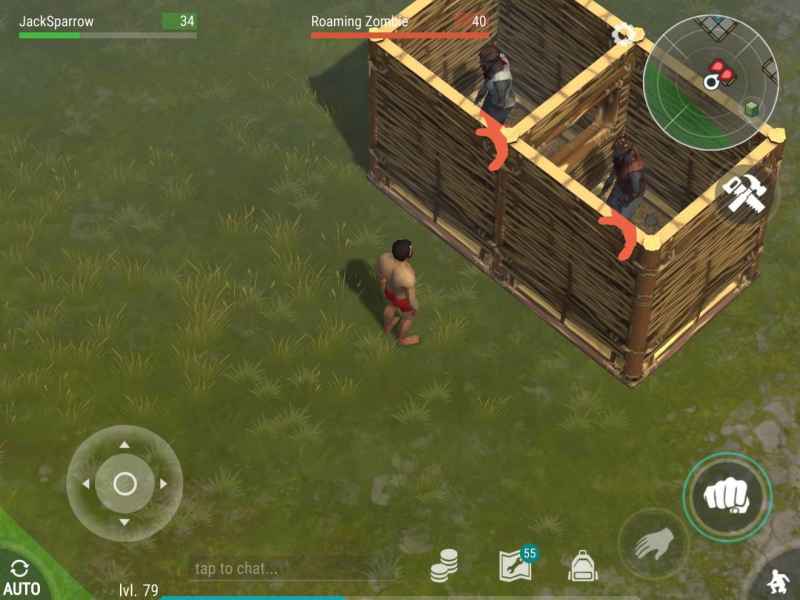The width and height of the screenshot is (800, 600).
Task: Toggle sneak with the crouching figure button
Action: [x=777, y=580]
